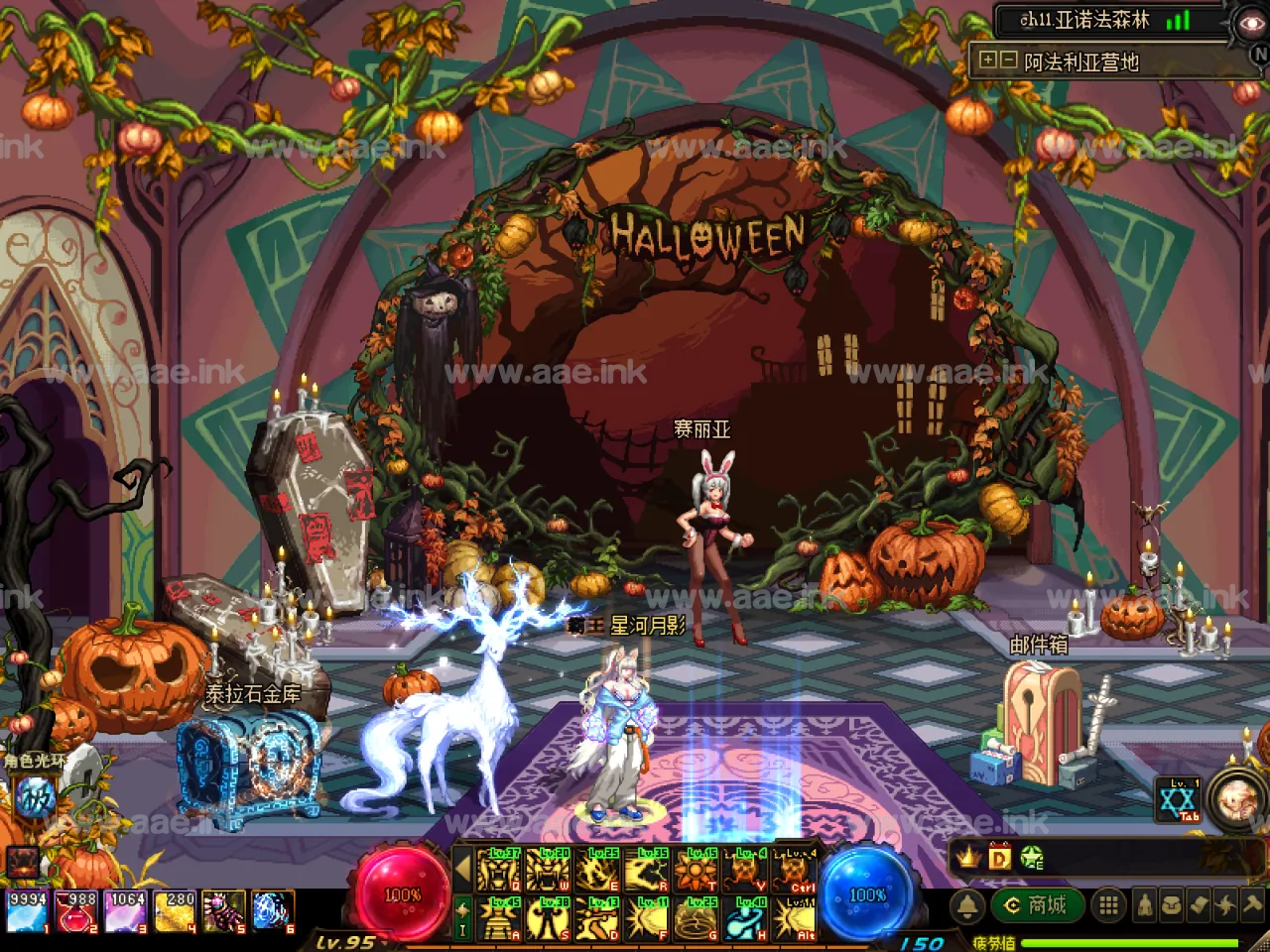Screen dimensions: 1270x952
Task: Use the purple item in quick slot 3
Action: click(x=125, y=911)
